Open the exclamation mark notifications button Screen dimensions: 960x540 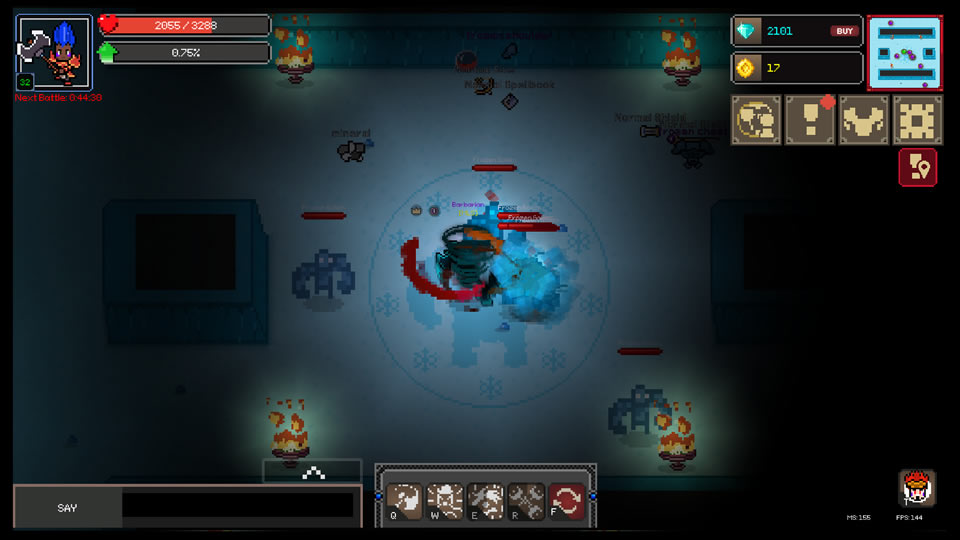point(810,120)
